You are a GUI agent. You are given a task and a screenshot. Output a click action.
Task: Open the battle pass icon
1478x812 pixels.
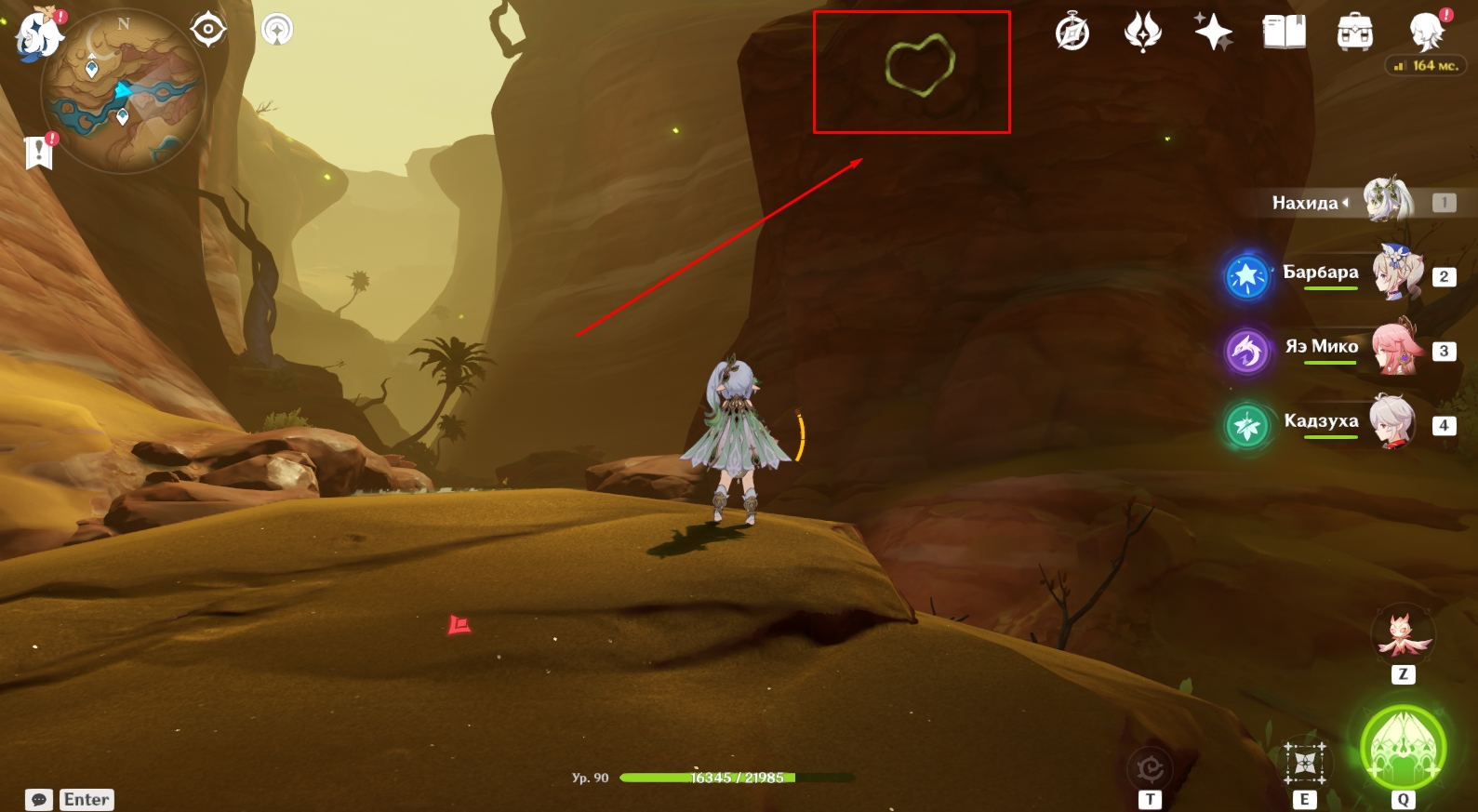tap(1142, 33)
